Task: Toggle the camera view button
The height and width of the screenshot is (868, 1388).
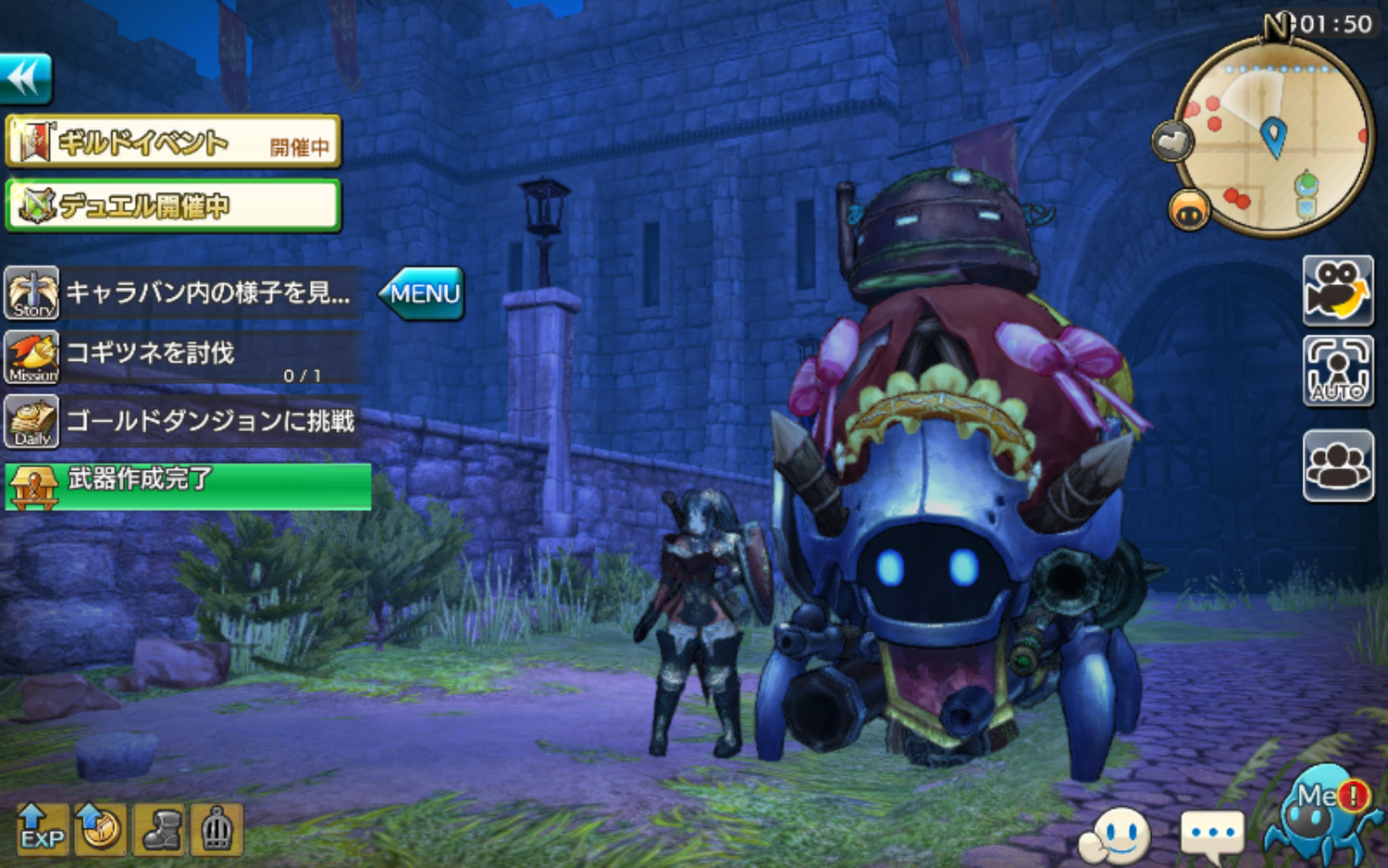Action: pyautogui.click(x=1338, y=291)
